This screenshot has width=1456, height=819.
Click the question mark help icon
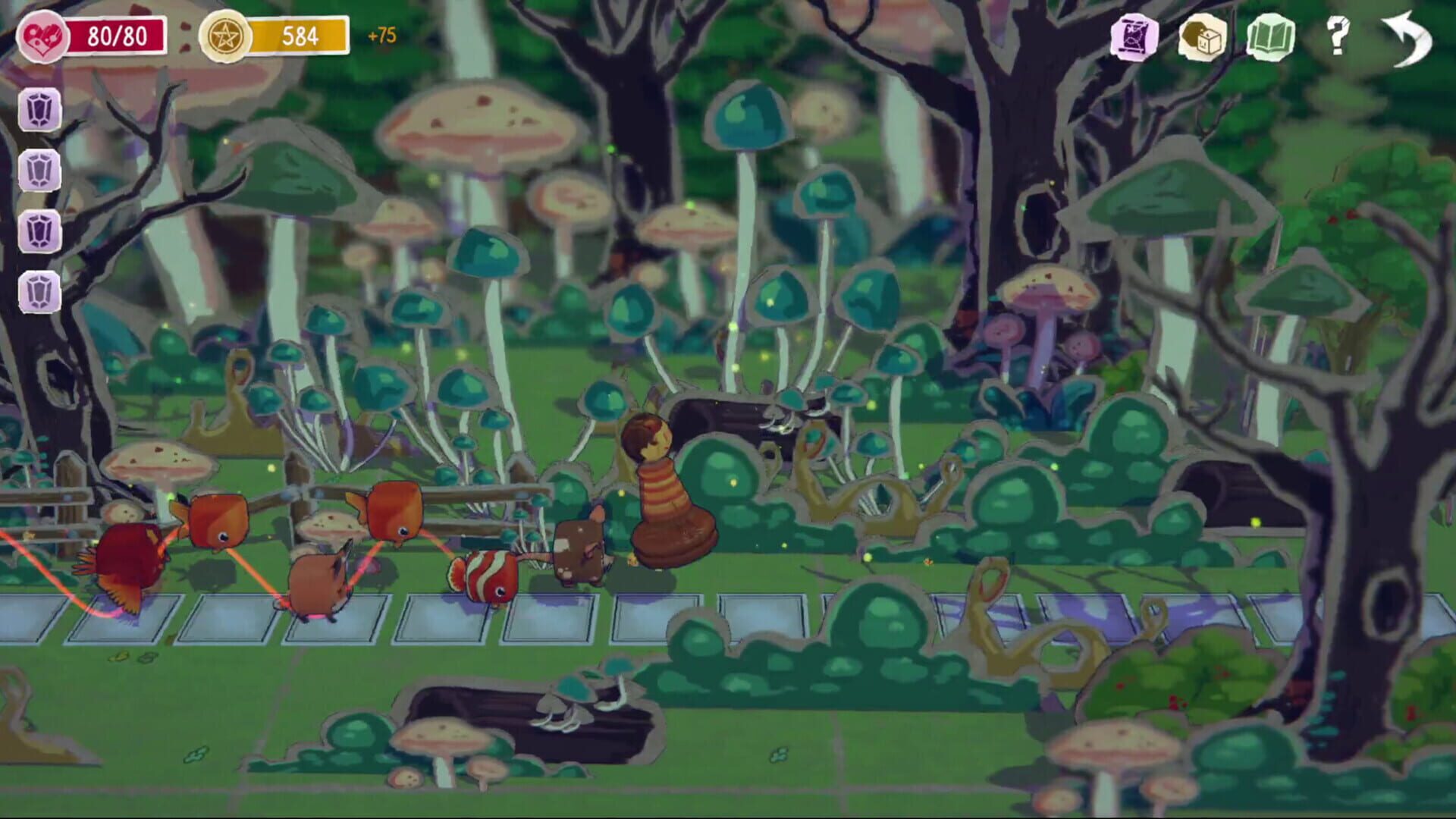click(x=1338, y=34)
